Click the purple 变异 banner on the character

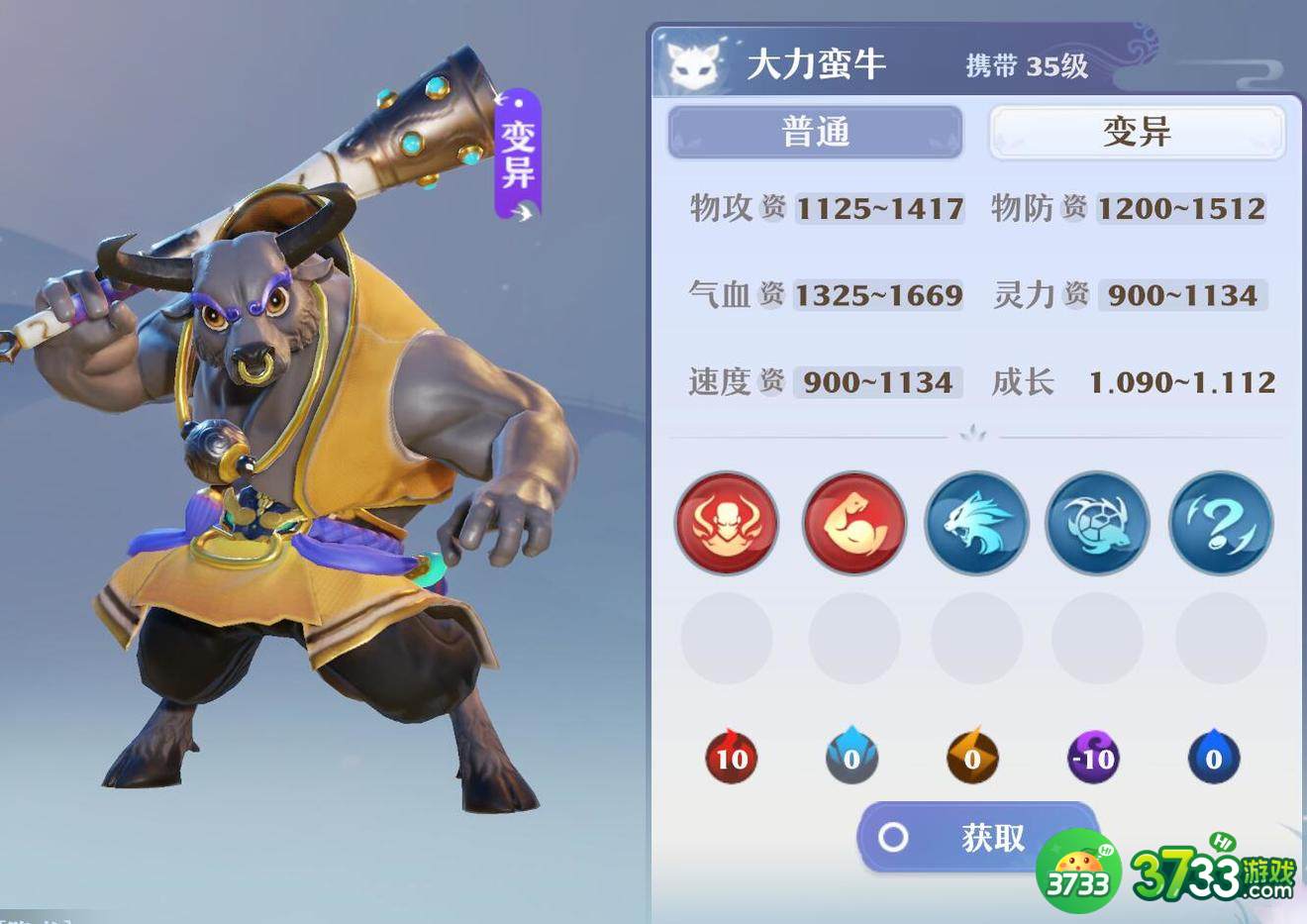[x=519, y=155]
